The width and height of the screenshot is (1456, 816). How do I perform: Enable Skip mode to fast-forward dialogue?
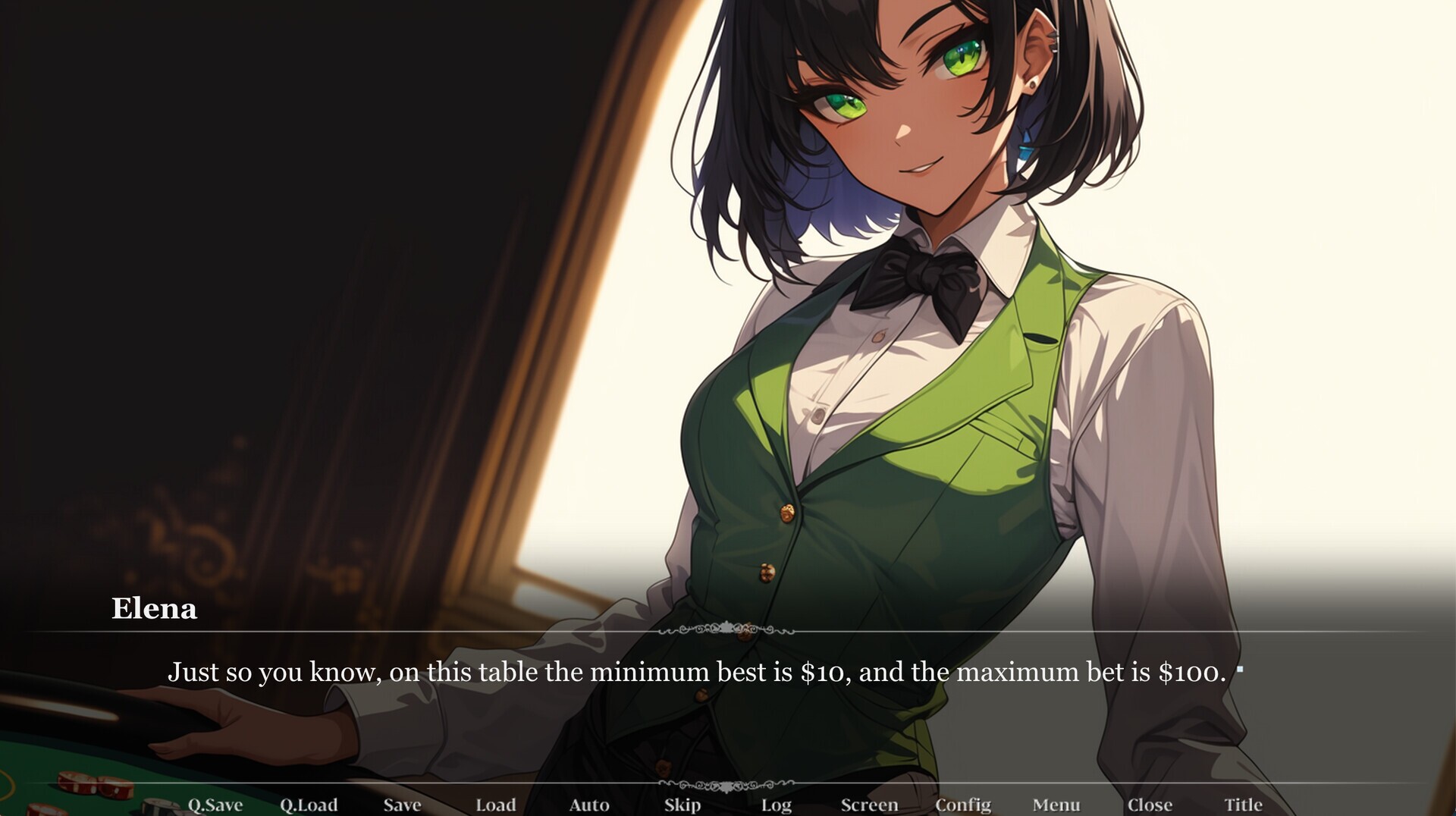(682, 805)
